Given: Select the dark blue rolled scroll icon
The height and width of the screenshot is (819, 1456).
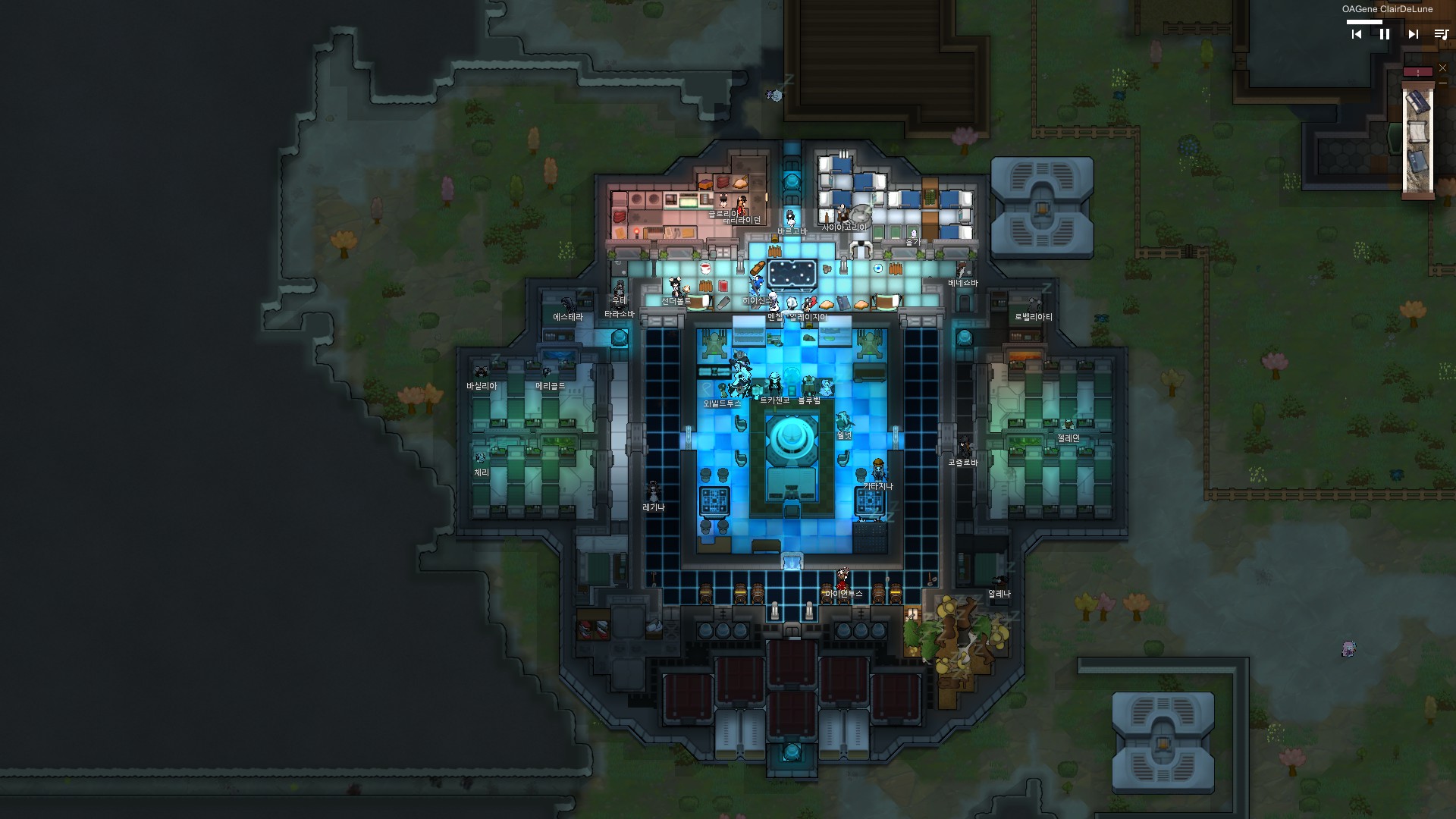Looking at the screenshot, I should [1417, 102].
